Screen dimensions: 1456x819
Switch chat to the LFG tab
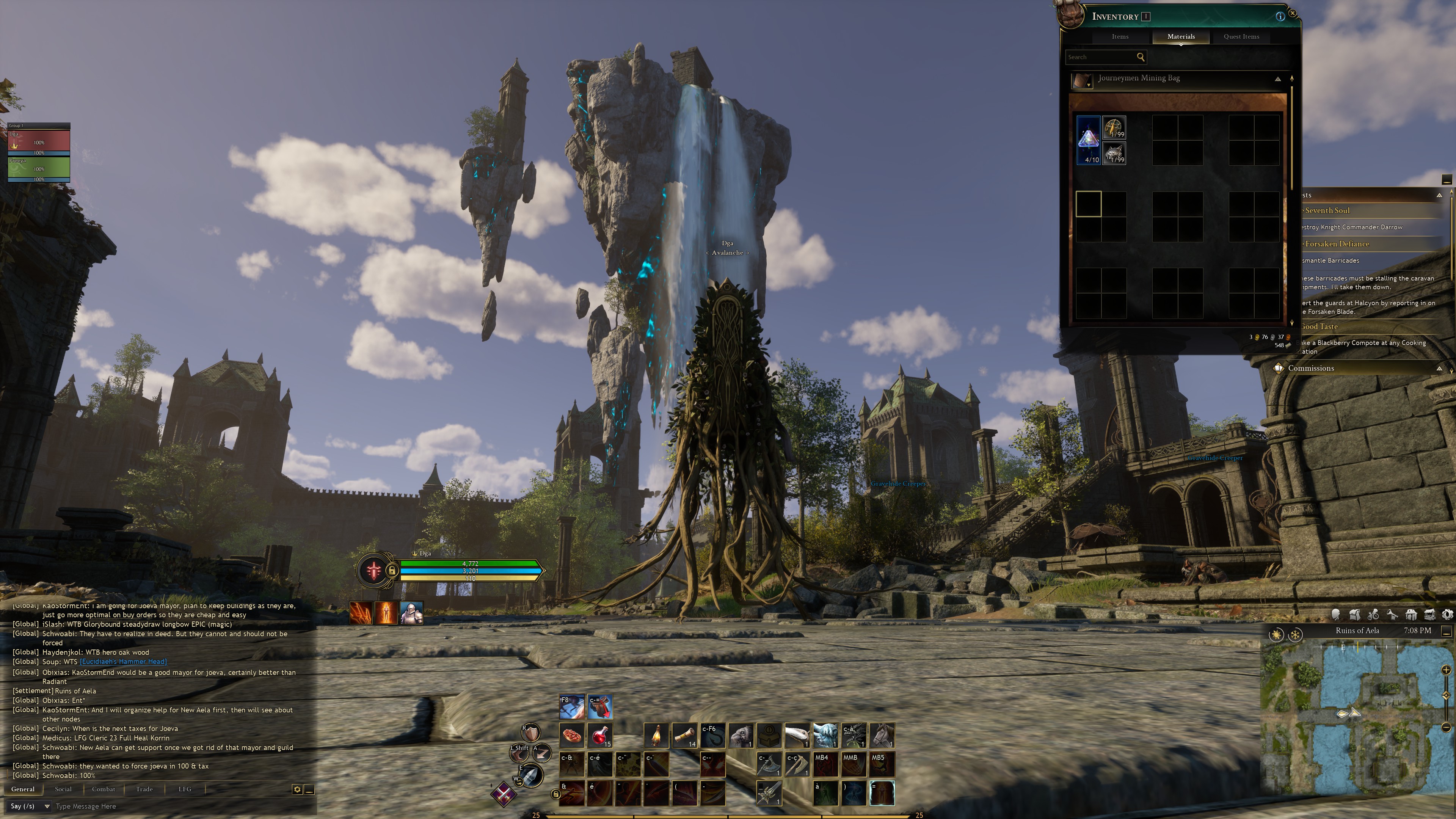coord(185,789)
